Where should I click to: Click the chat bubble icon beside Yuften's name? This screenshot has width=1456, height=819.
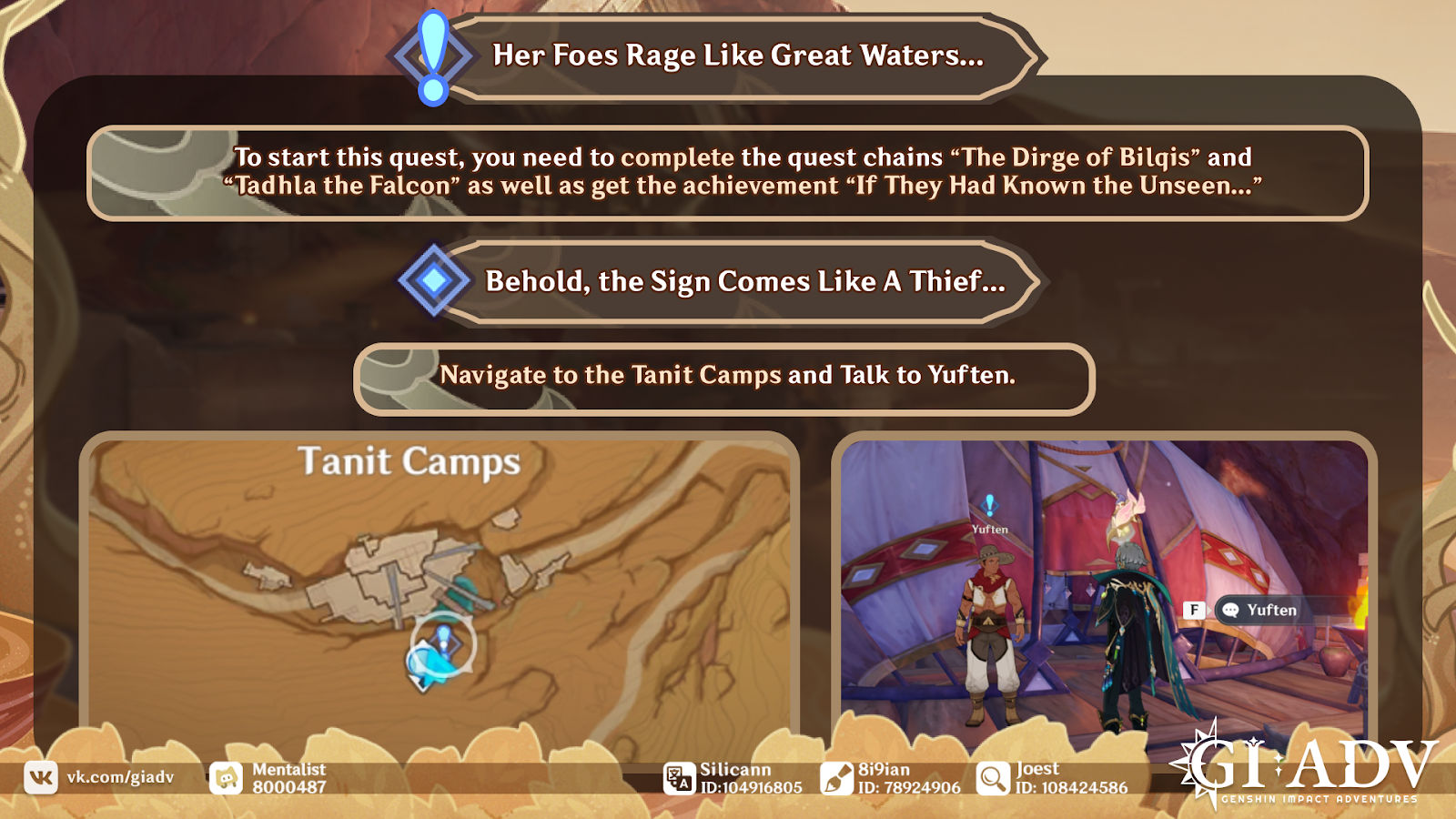pos(1231,611)
